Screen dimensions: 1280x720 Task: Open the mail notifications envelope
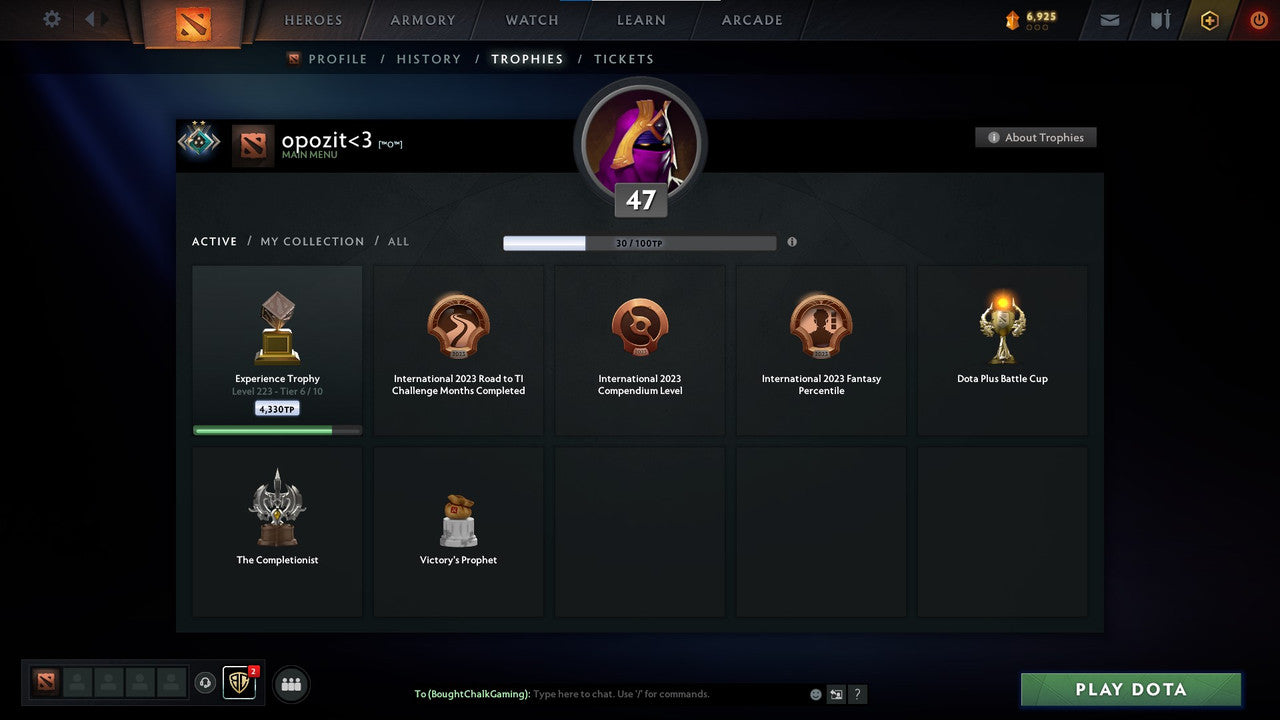click(1108, 18)
